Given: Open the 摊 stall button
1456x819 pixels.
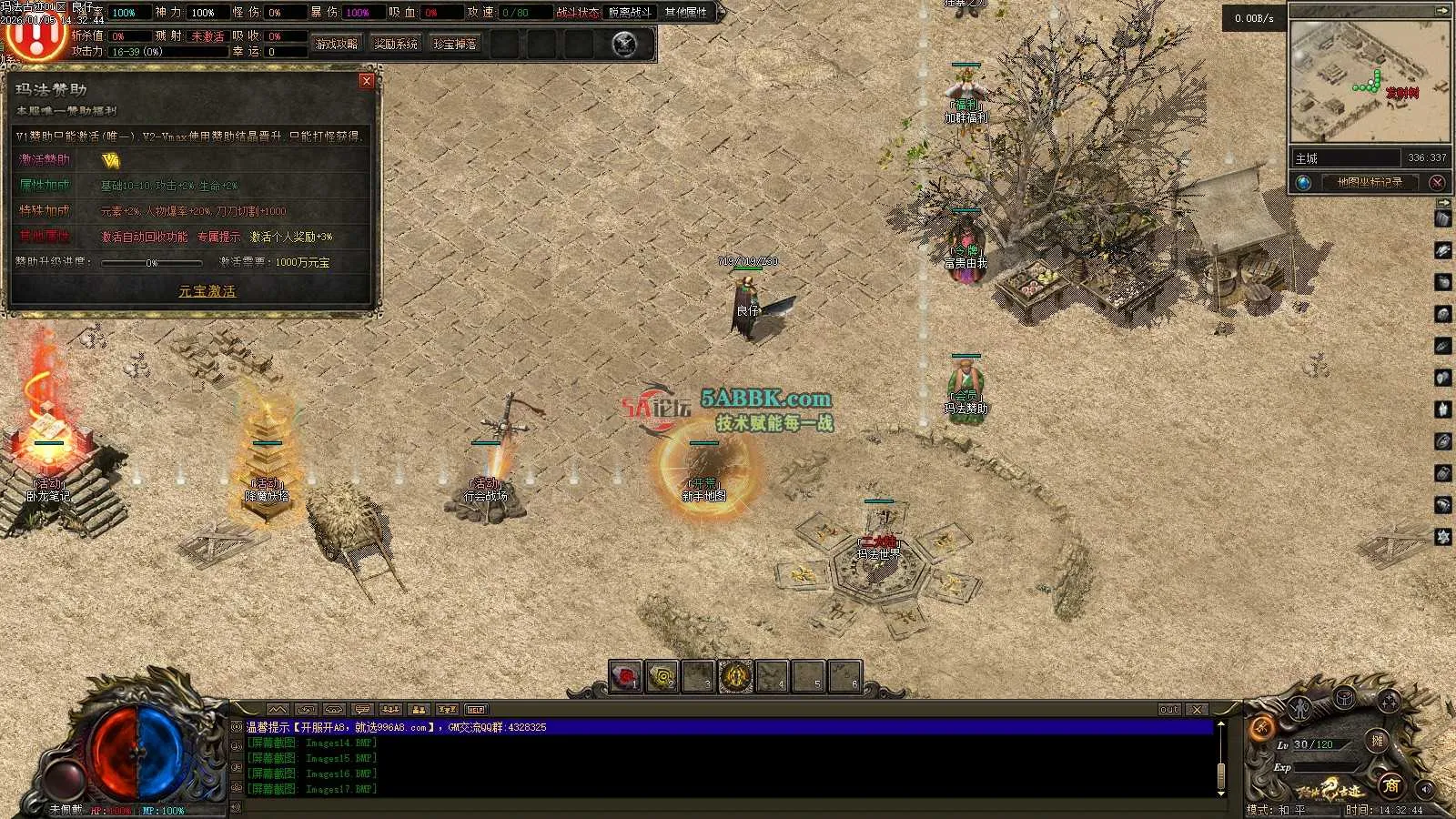Looking at the screenshot, I should pyautogui.click(x=1378, y=741).
